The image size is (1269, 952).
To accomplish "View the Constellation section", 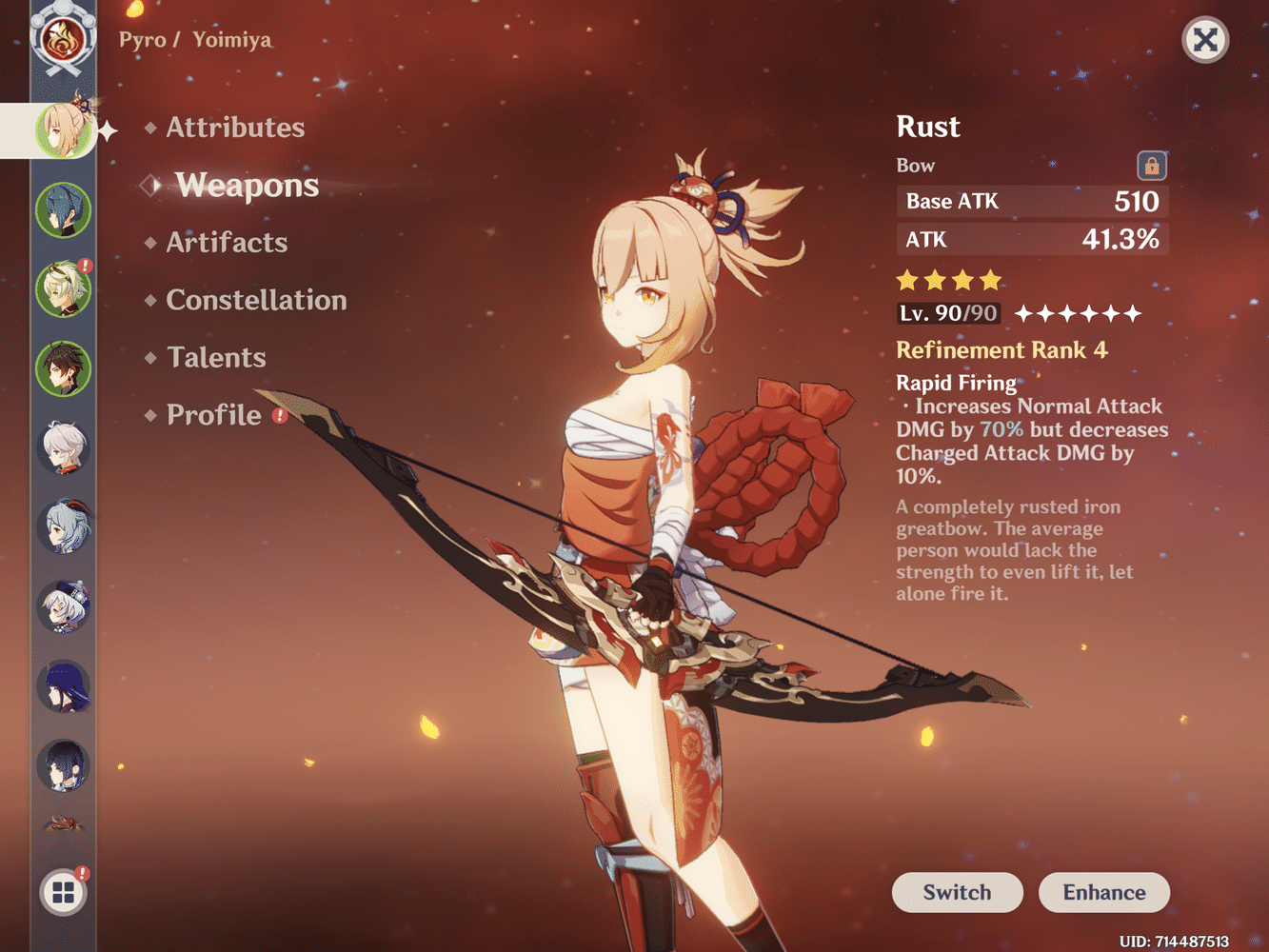I will coord(256,300).
